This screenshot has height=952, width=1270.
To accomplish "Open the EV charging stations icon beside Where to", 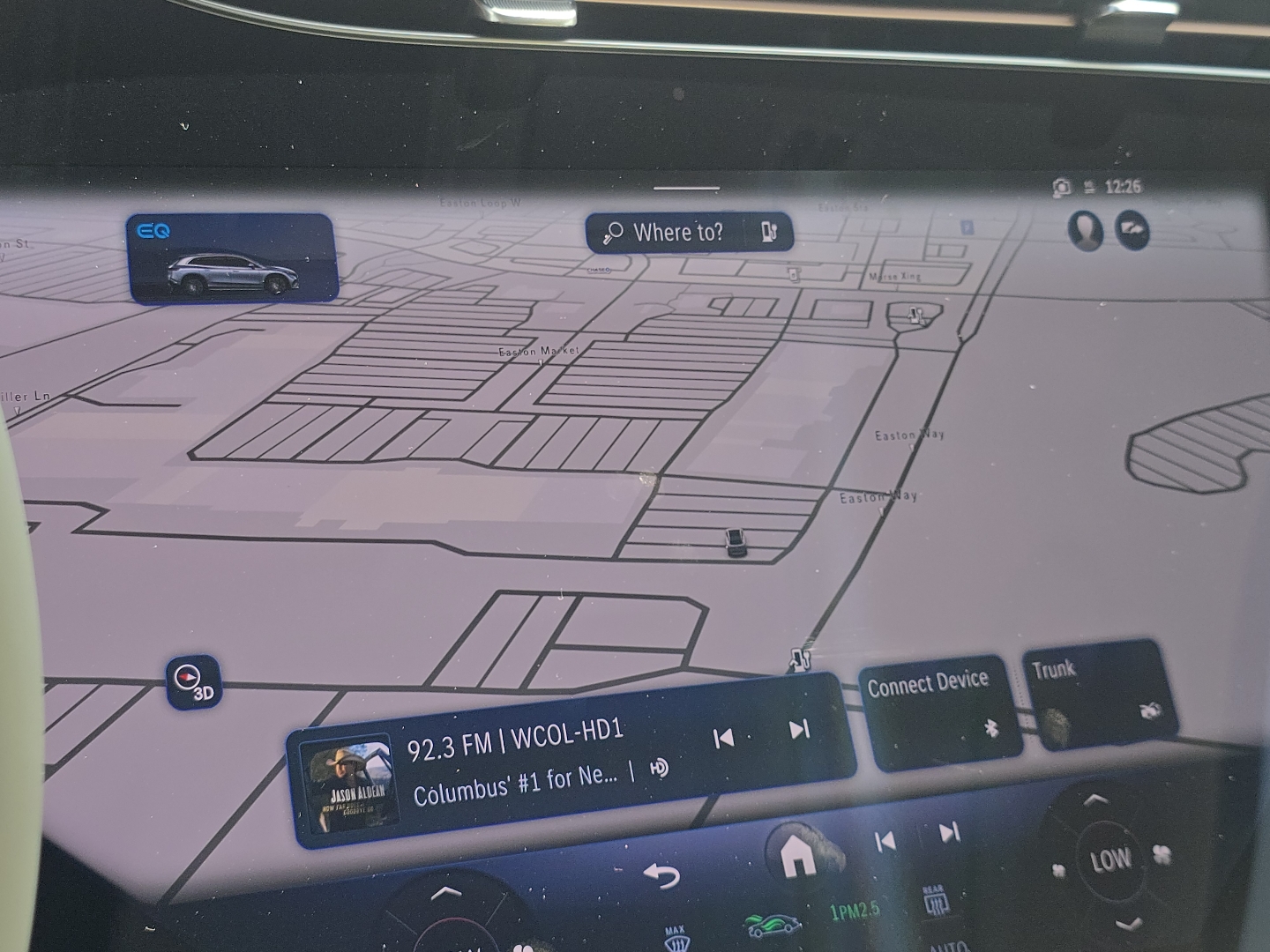I will point(771,233).
